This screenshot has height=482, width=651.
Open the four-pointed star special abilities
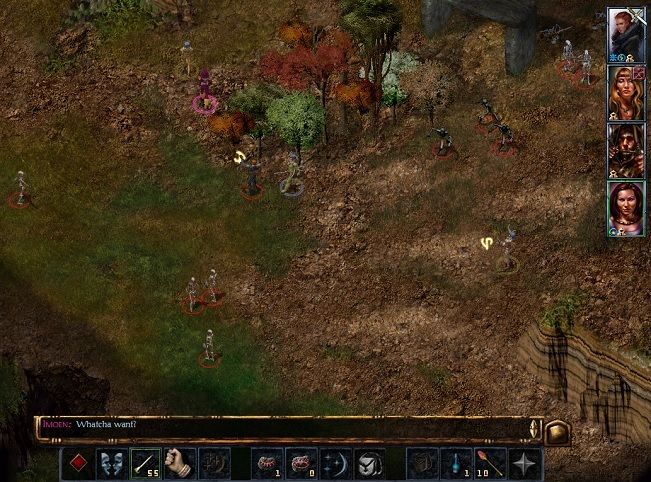(x=524, y=463)
